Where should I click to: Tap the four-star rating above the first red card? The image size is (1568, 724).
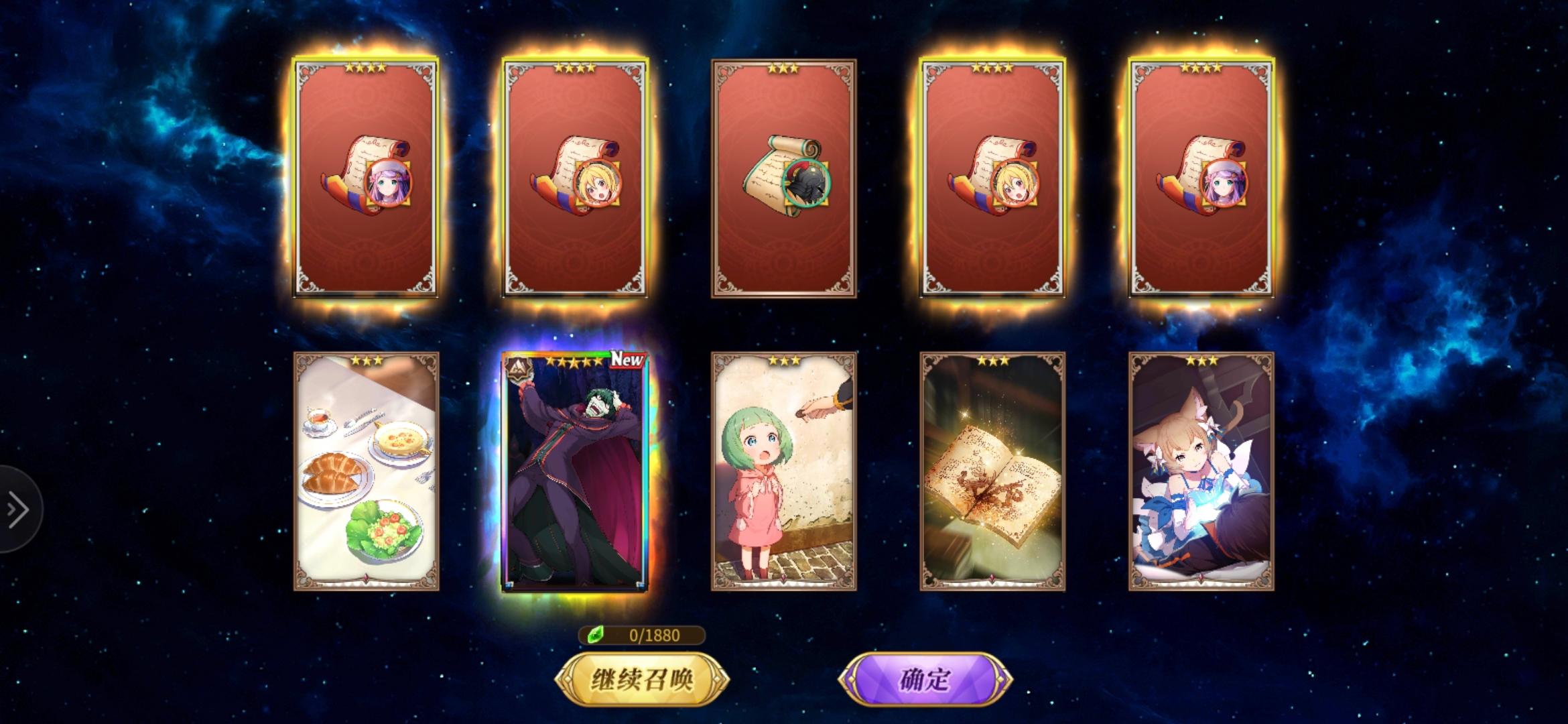pyautogui.click(x=365, y=66)
